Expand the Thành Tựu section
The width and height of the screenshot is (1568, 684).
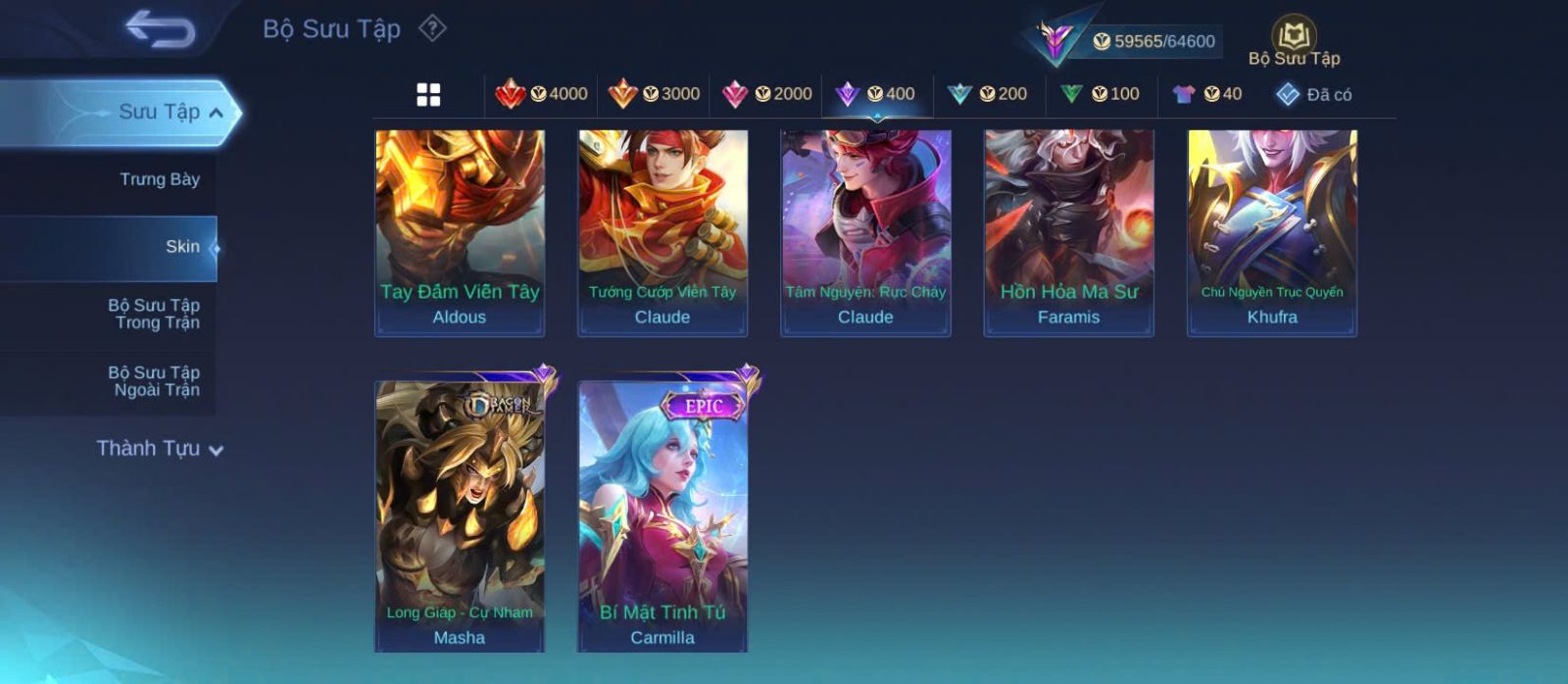(160, 449)
